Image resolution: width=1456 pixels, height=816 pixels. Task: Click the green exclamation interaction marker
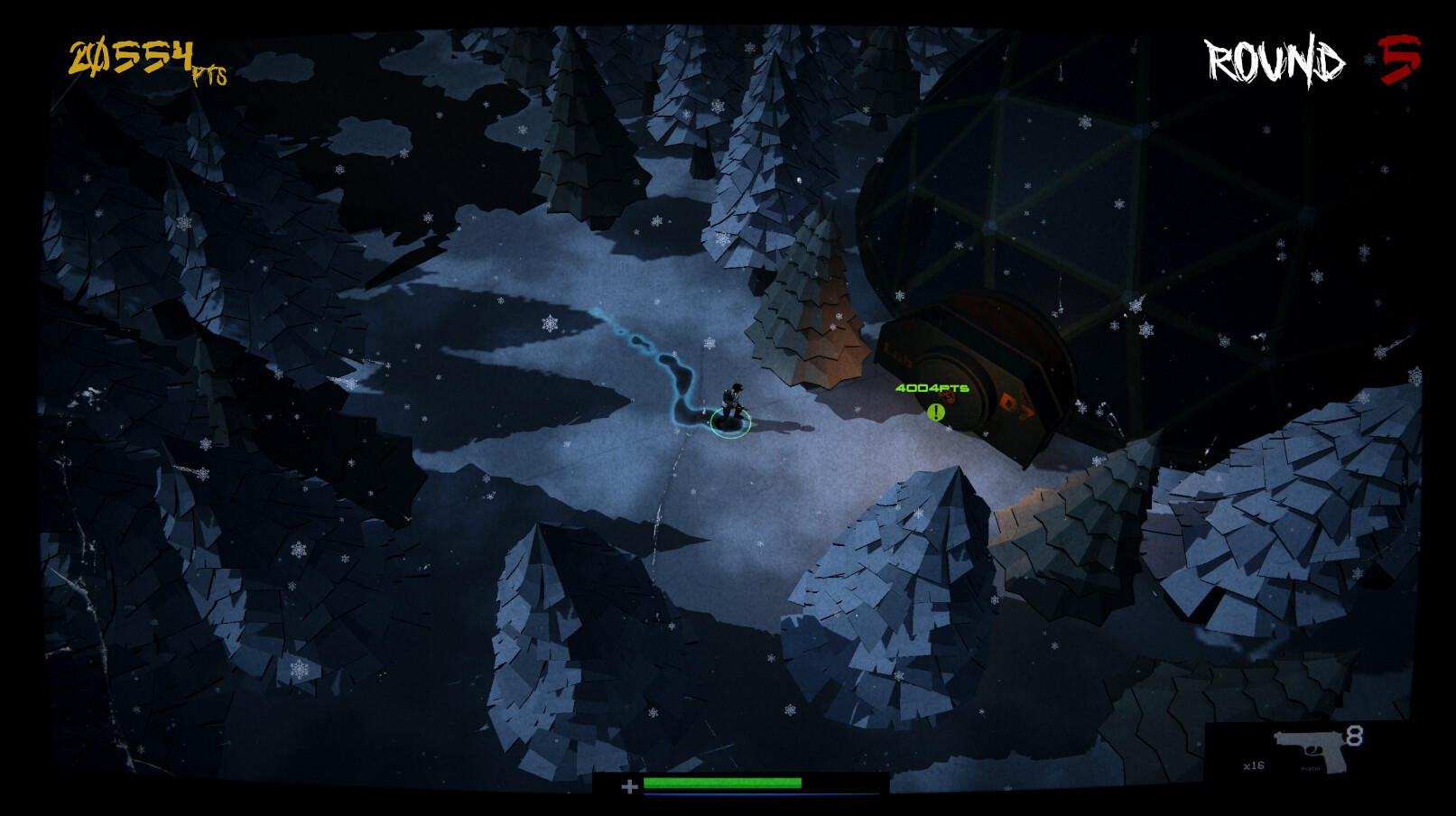(x=937, y=412)
